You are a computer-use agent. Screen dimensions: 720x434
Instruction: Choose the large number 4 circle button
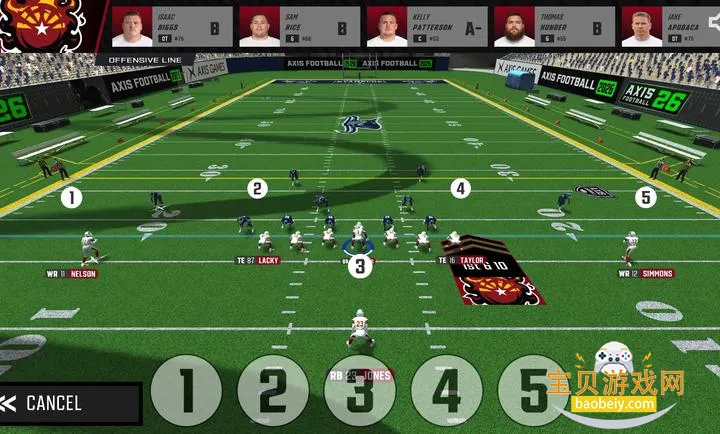pos(446,391)
